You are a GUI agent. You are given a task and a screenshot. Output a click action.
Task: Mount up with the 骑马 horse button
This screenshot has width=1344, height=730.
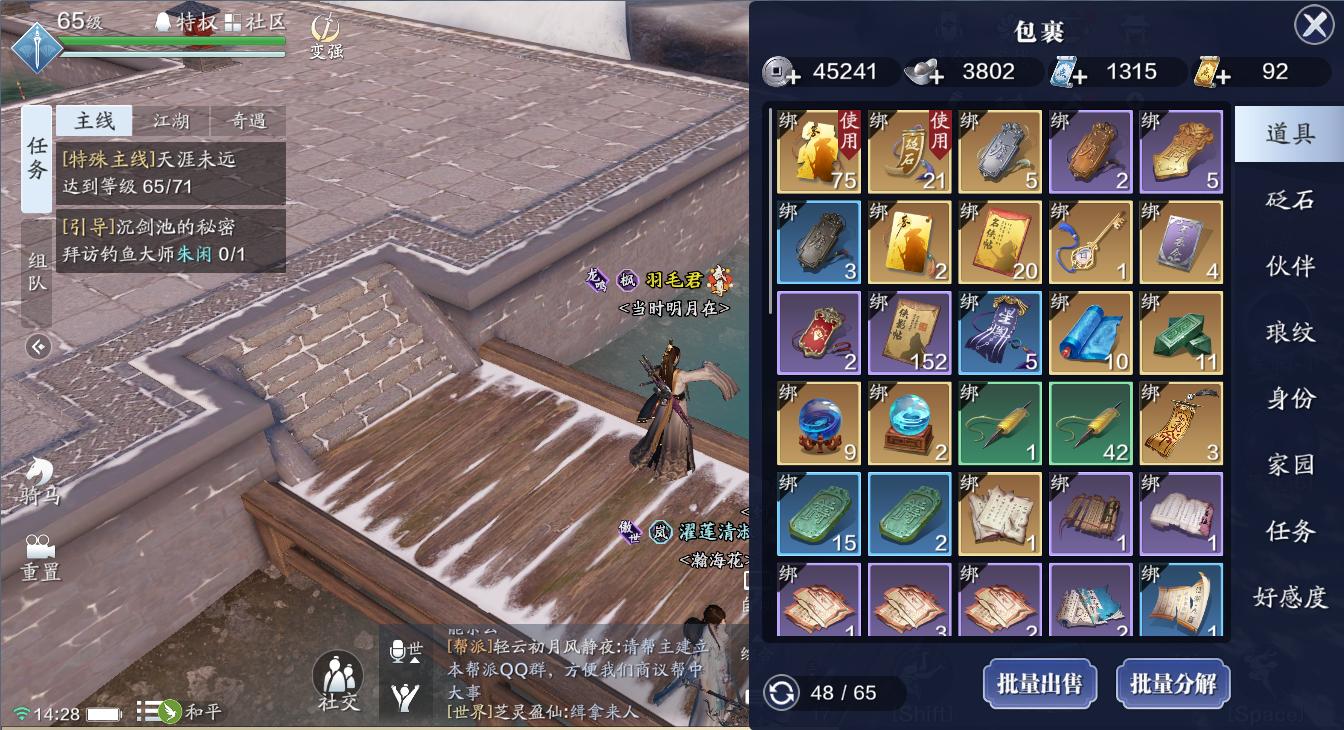click(40, 480)
